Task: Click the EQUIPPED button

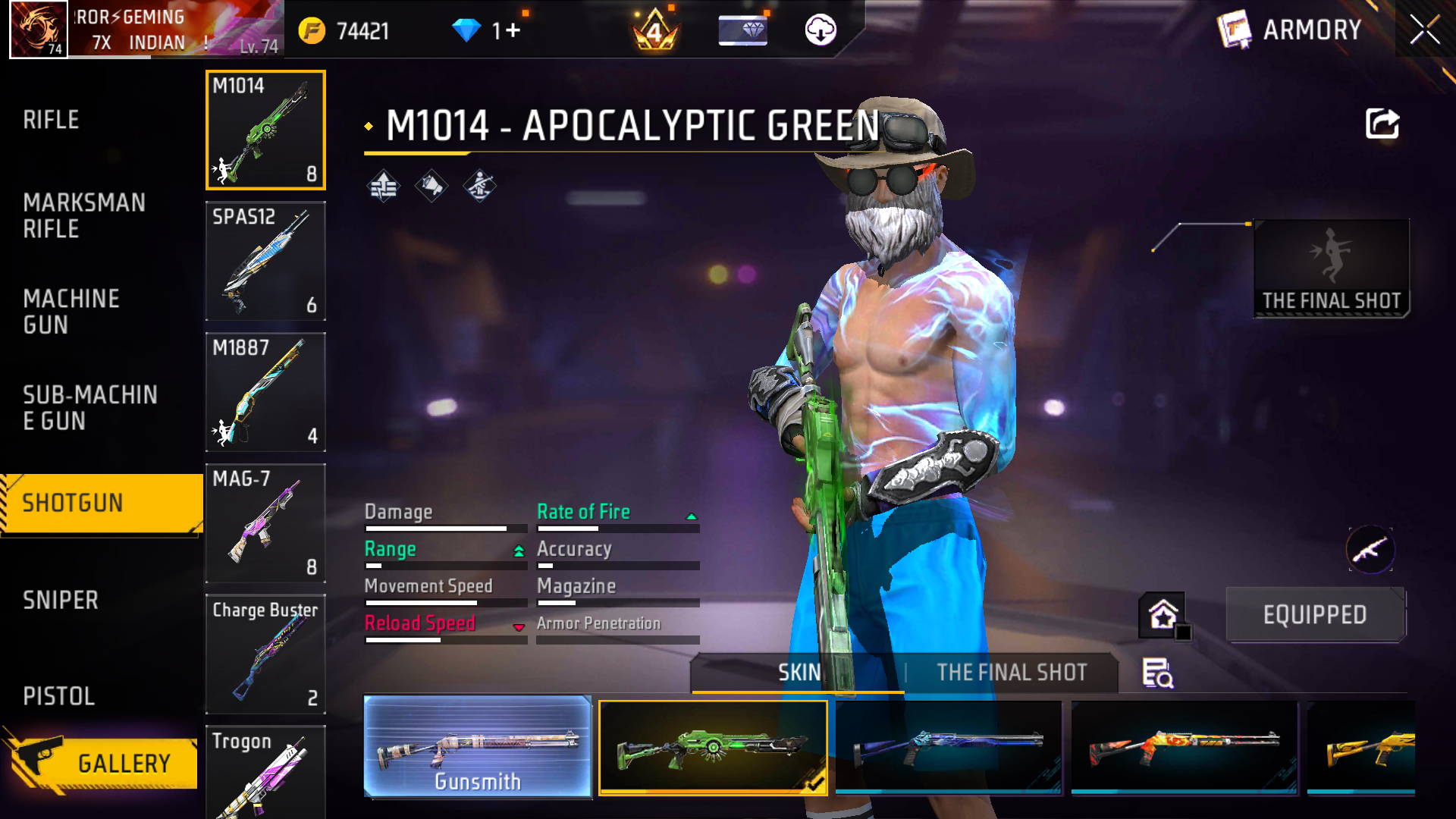Action: point(1315,614)
